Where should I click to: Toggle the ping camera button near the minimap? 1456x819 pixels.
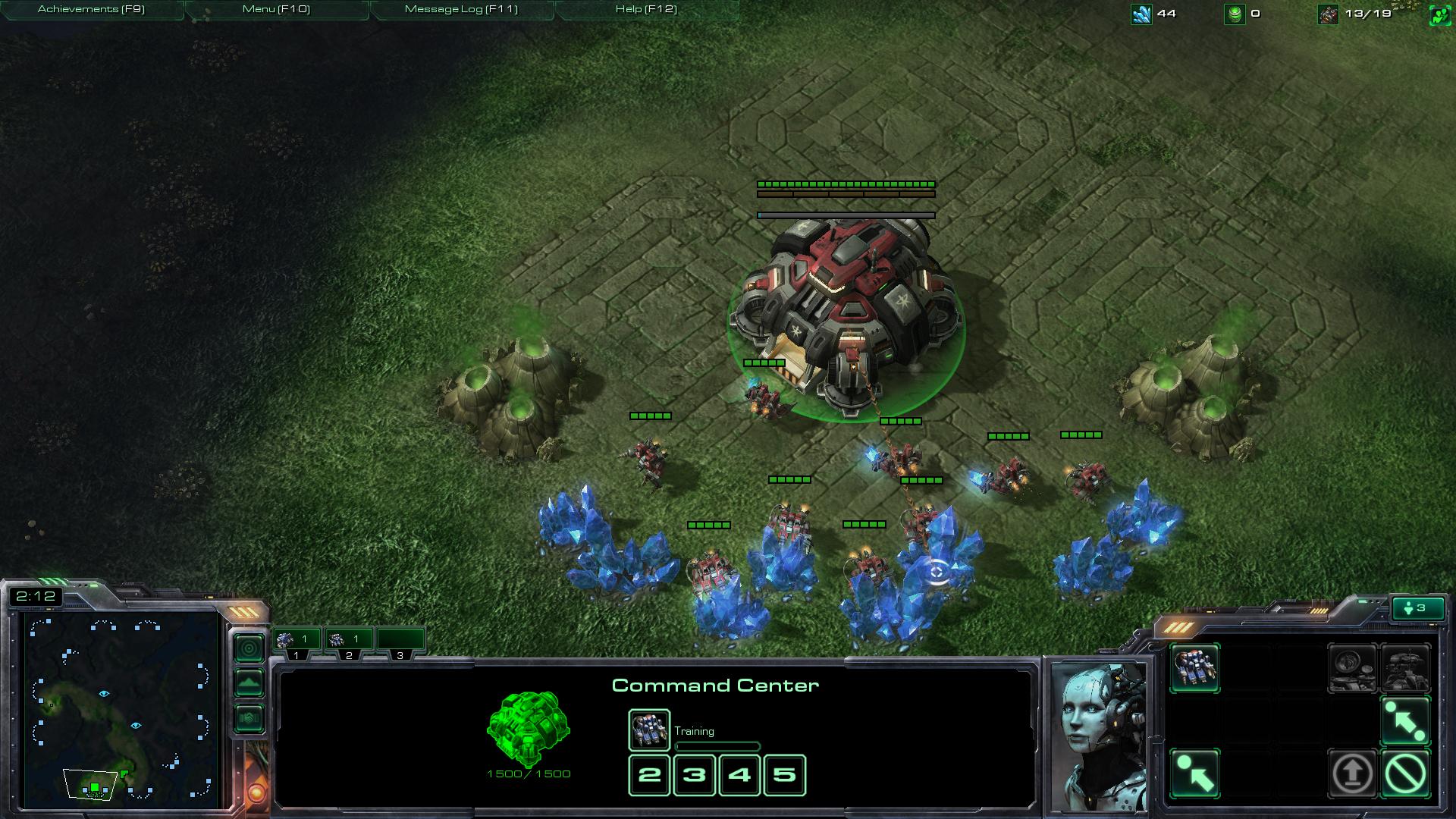(249, 648)
